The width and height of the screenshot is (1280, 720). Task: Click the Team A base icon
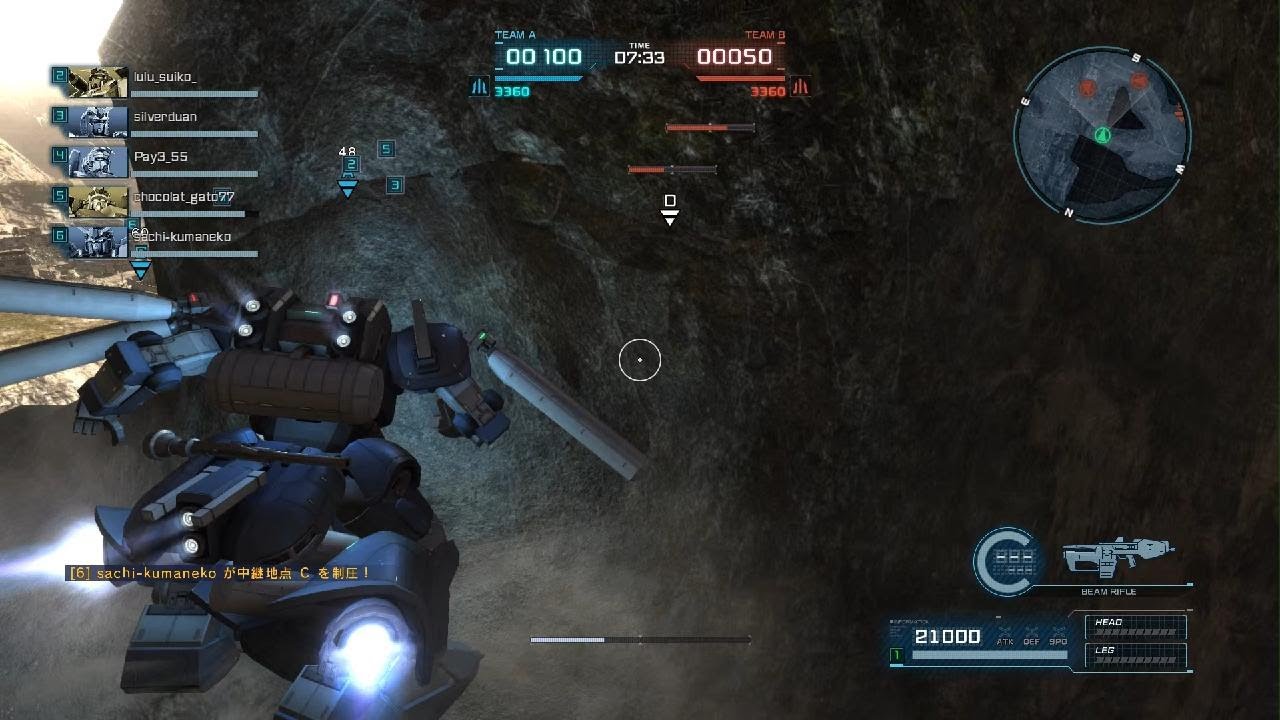pyautogui.click(x=479, y=88)
